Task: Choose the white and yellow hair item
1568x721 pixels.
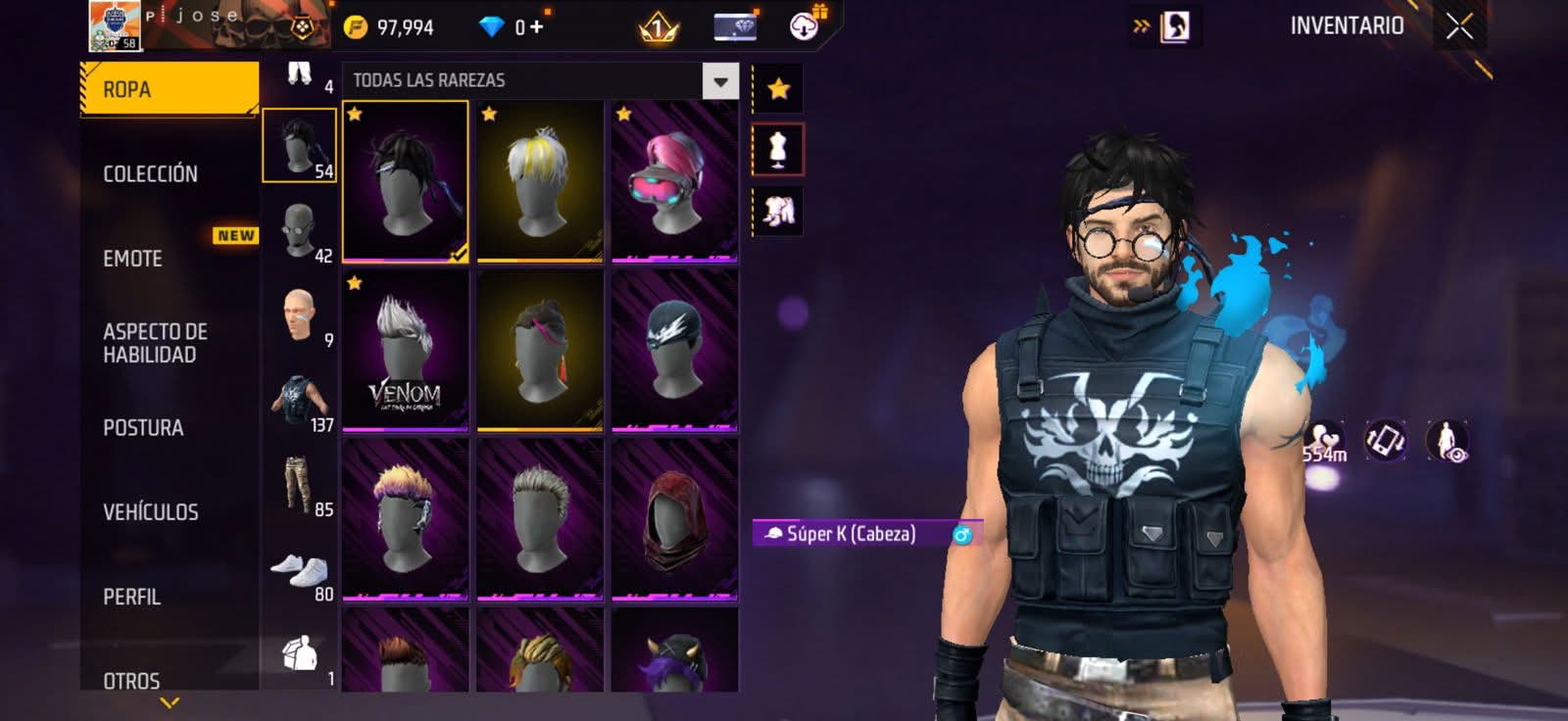Action: click(540, 182)
